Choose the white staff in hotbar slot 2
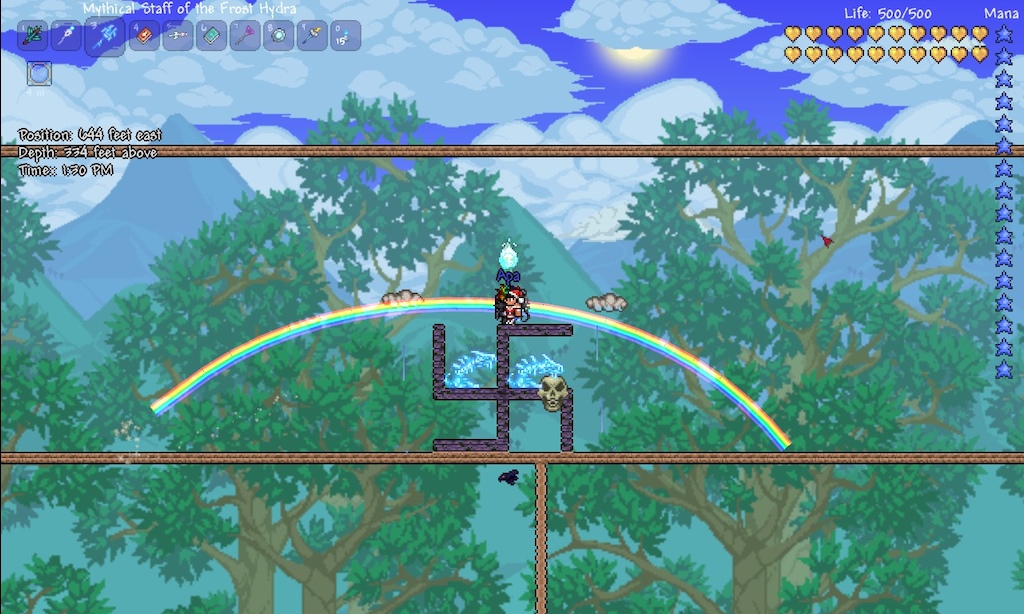The height and width of the screenshot is (614, 1024). tap(67, 36)
